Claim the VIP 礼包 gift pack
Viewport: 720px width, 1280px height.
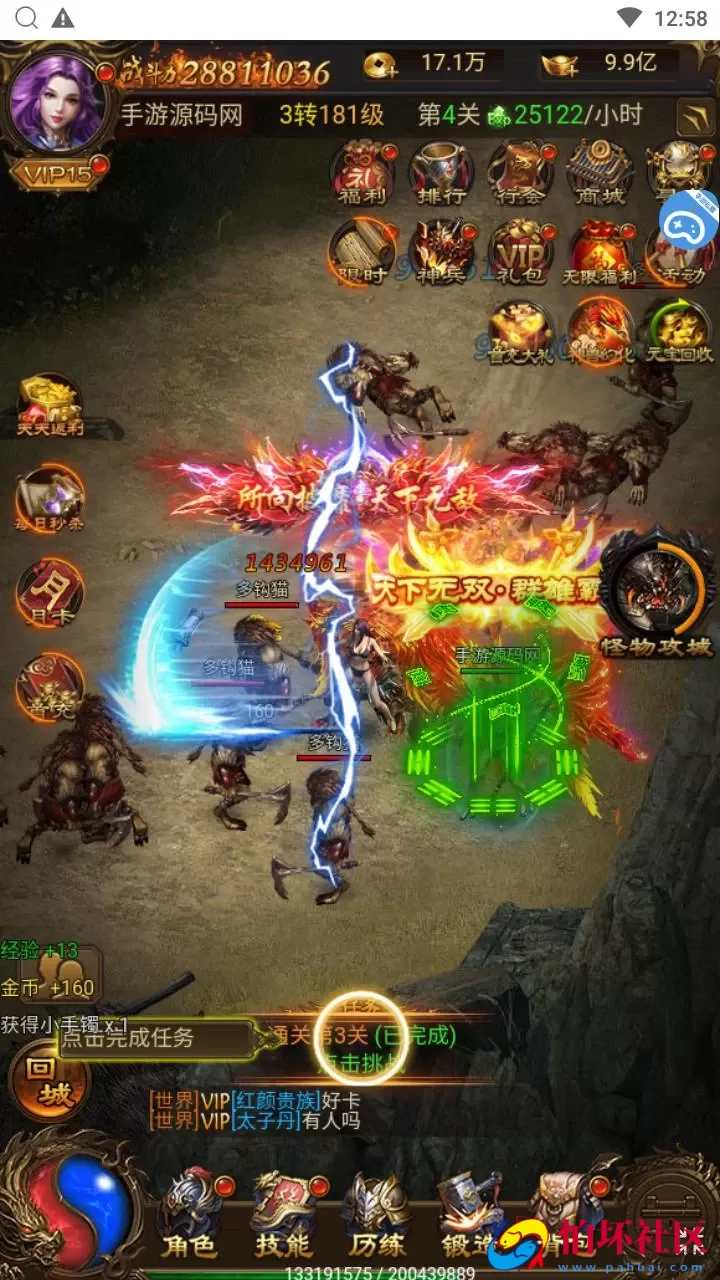(x=520, y=251)
